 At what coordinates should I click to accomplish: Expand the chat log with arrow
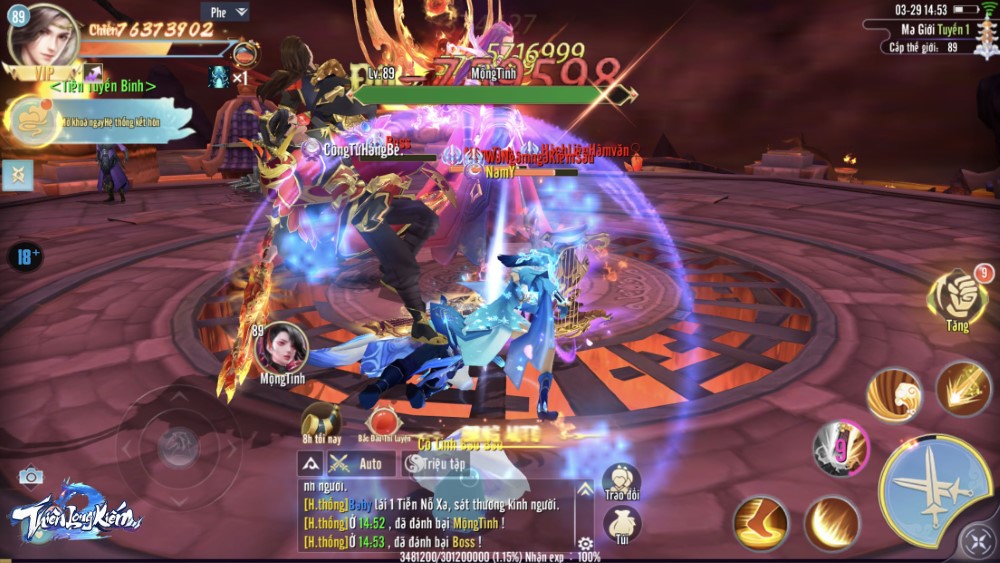click(x=310, y=463)
